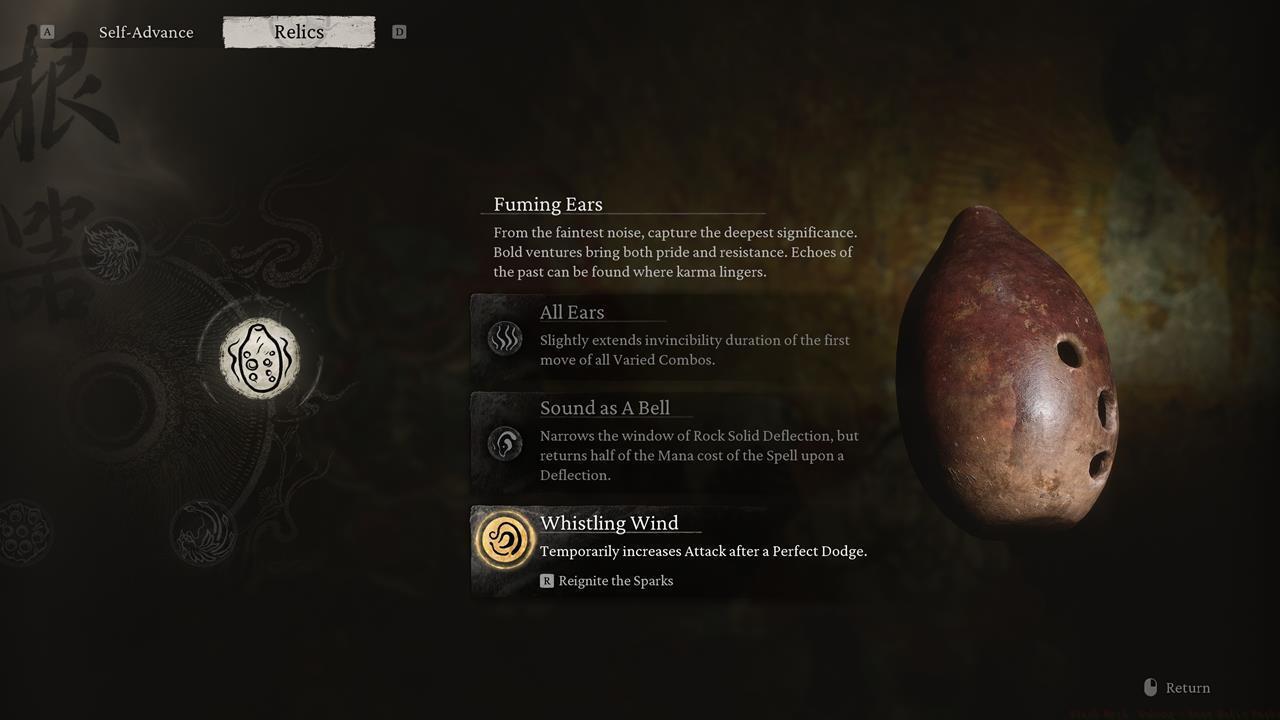Click the A key indicator beside Self-Advance

[46, 31]
